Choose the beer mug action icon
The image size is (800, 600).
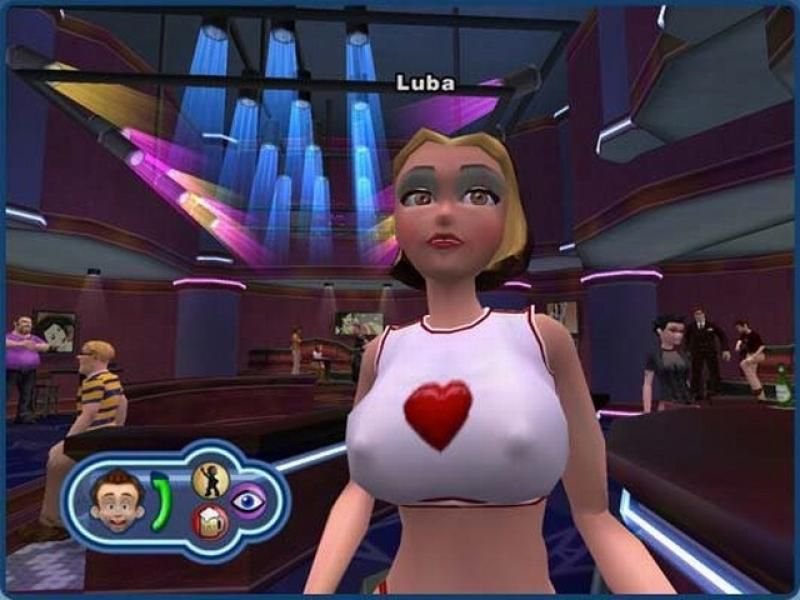click(210, 522)
